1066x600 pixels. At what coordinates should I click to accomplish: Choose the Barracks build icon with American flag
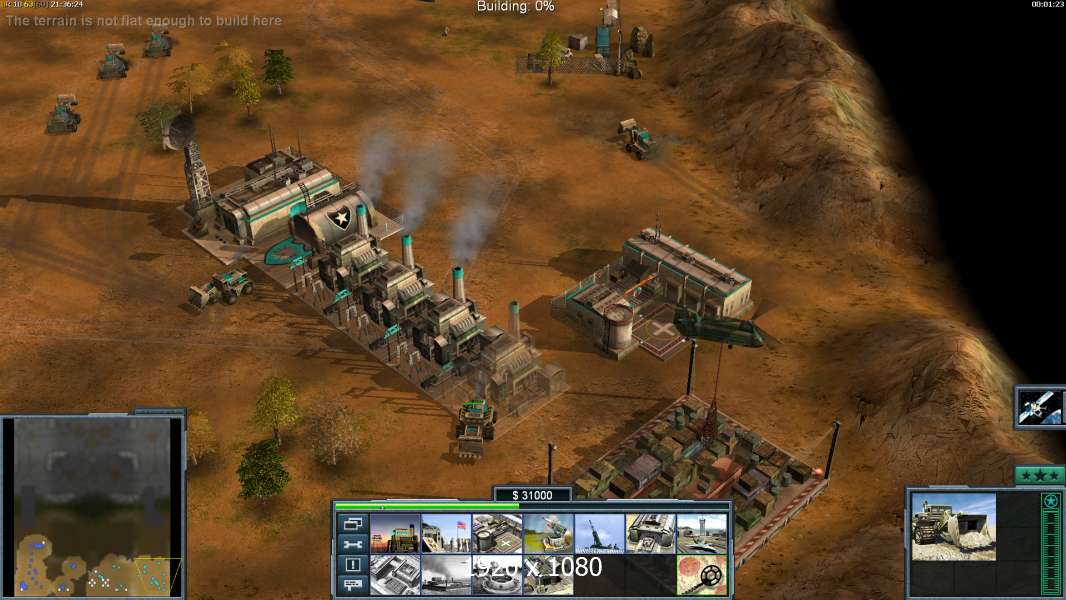tap(446, 534)
